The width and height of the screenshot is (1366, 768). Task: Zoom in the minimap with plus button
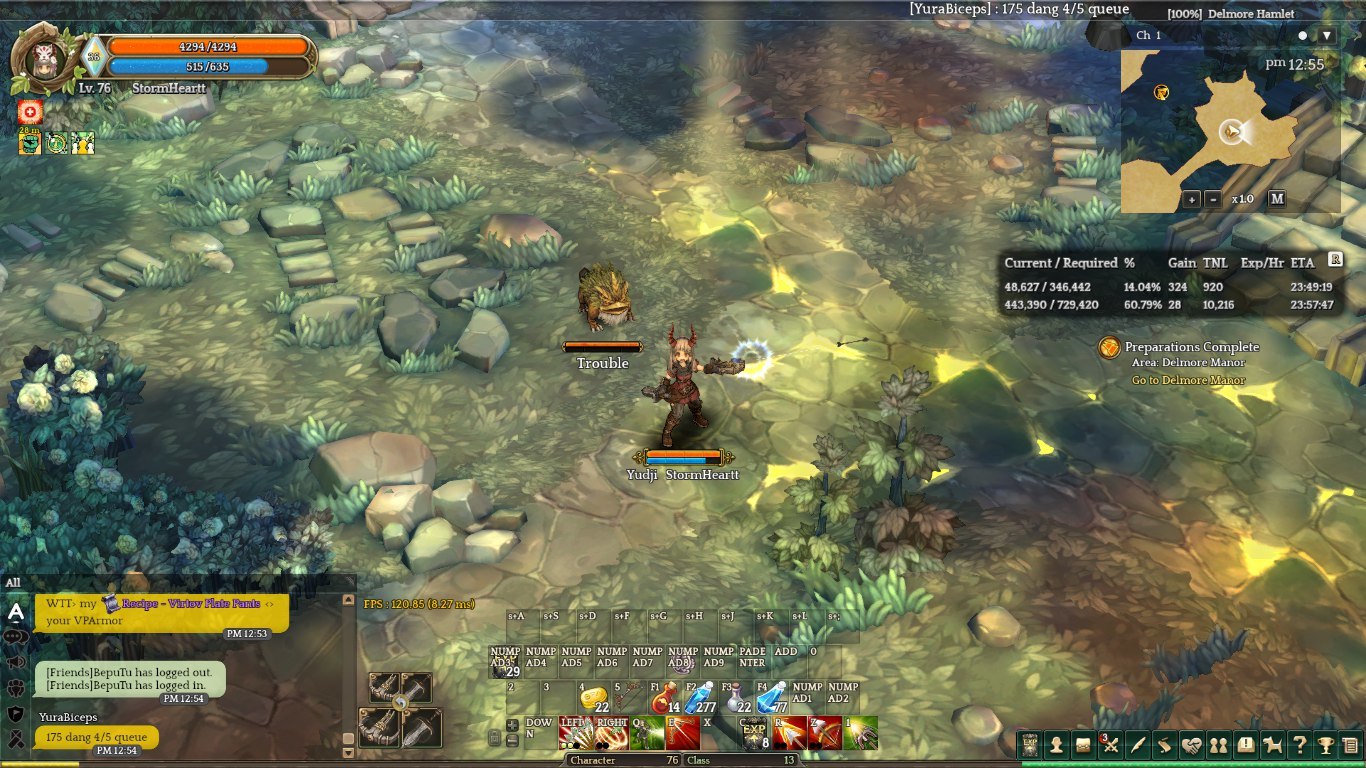[1192, 198]
